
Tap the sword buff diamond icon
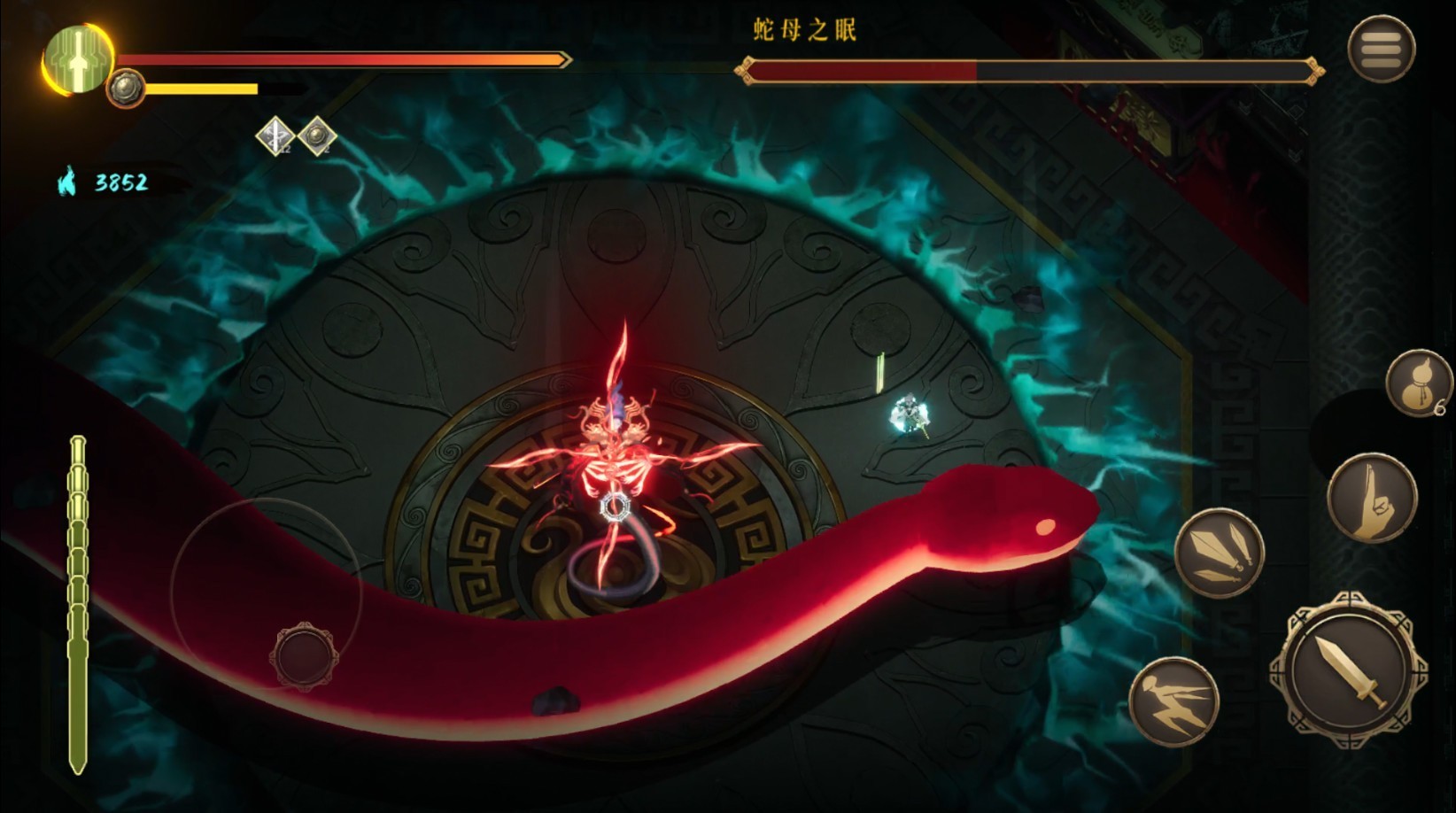pyautogui.click(x=275, y=136)
